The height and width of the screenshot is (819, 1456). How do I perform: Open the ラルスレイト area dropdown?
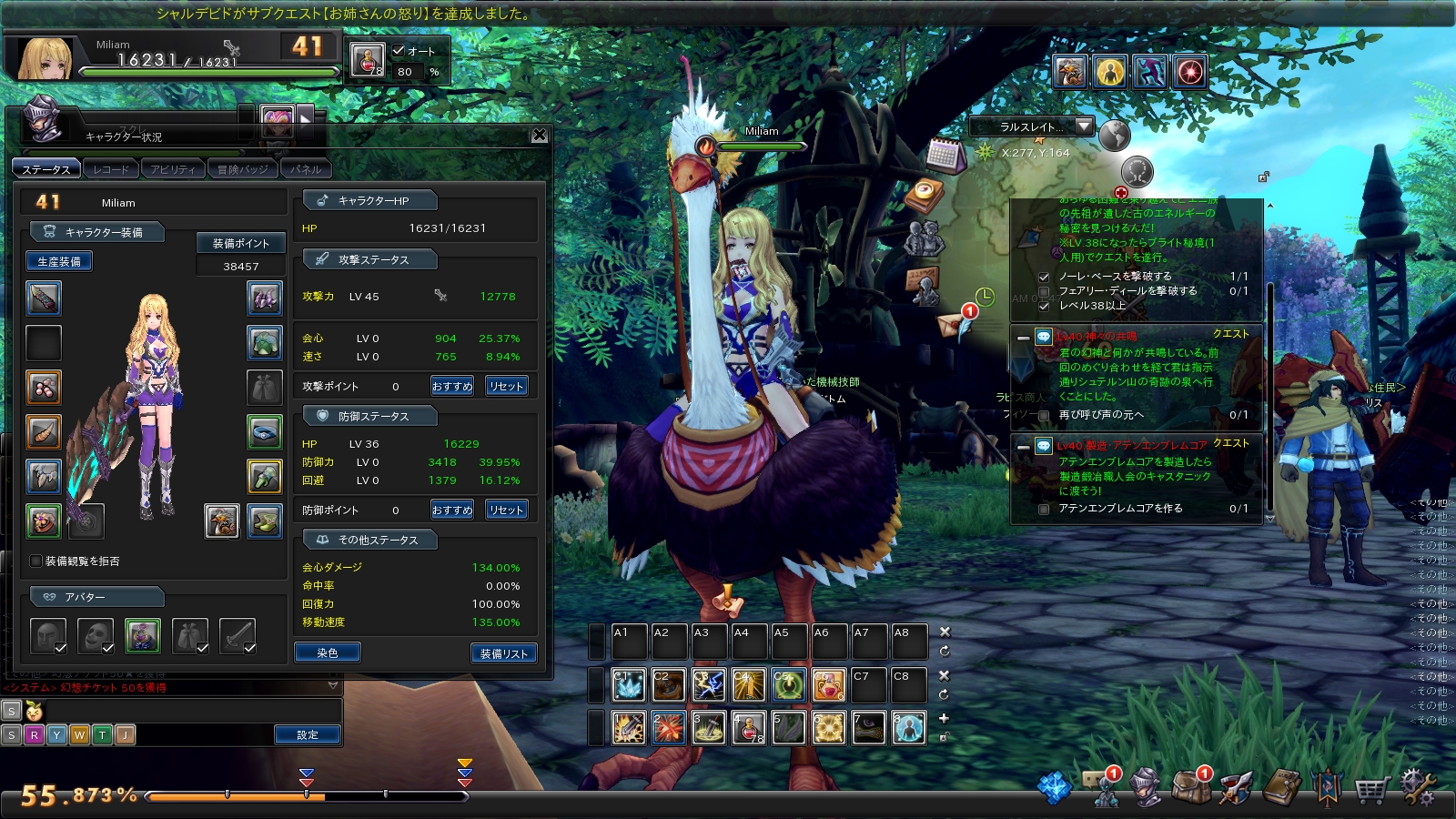1083,126
